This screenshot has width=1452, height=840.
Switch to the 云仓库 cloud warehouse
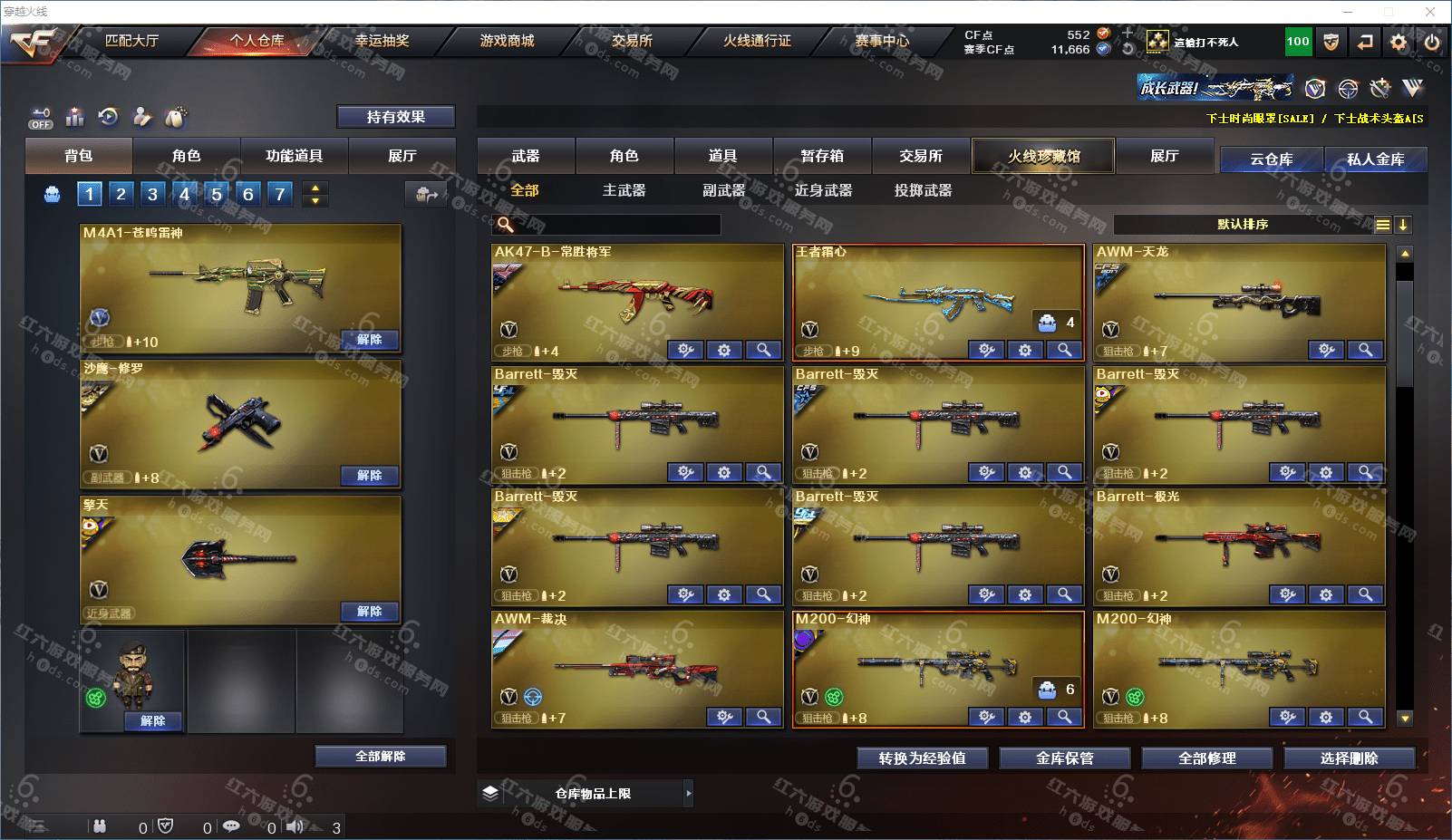(x=1271, y=159)
